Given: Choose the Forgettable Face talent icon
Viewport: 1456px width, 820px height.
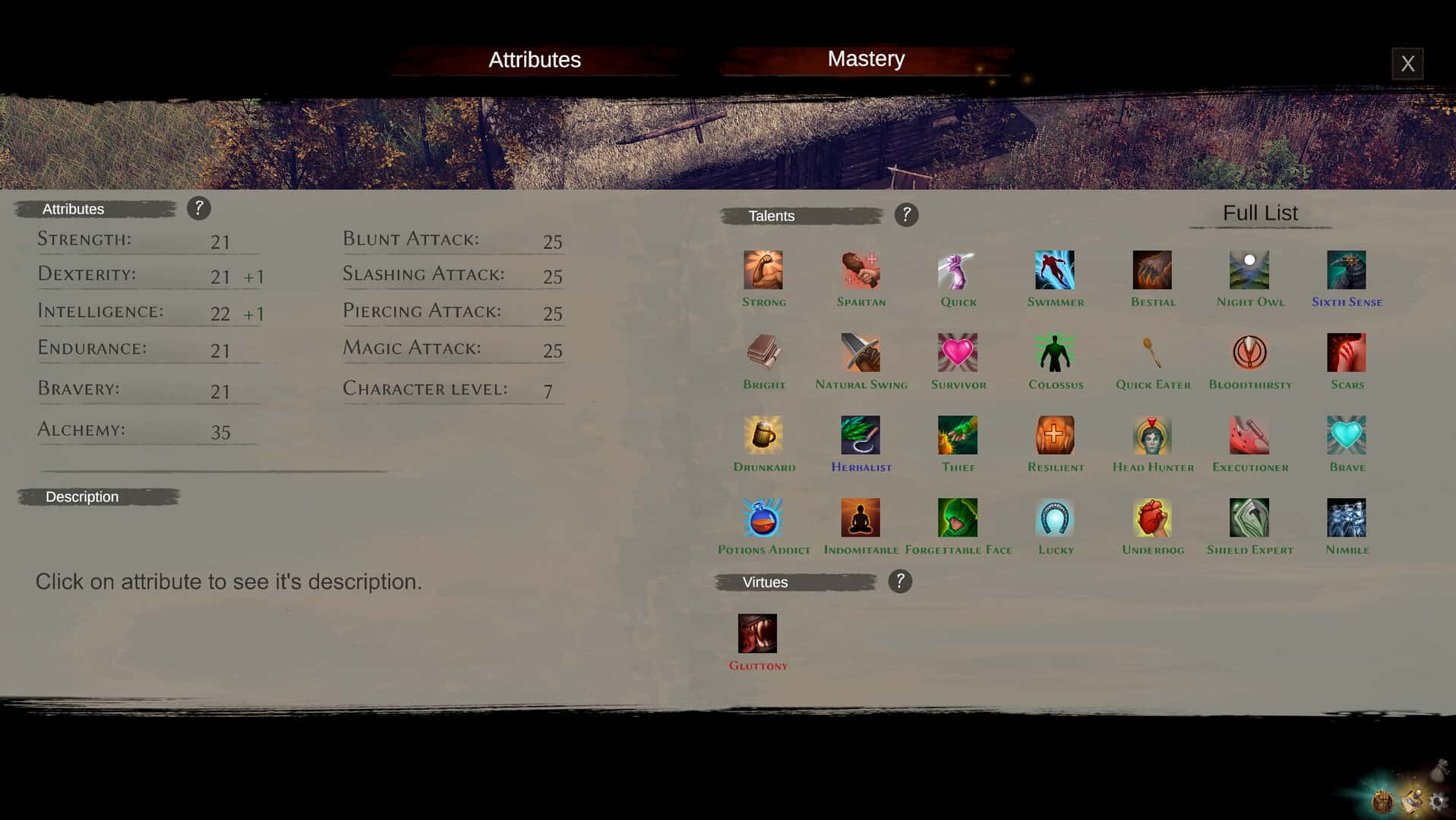Looking at the screenshot, I should [x=958, y=518].
